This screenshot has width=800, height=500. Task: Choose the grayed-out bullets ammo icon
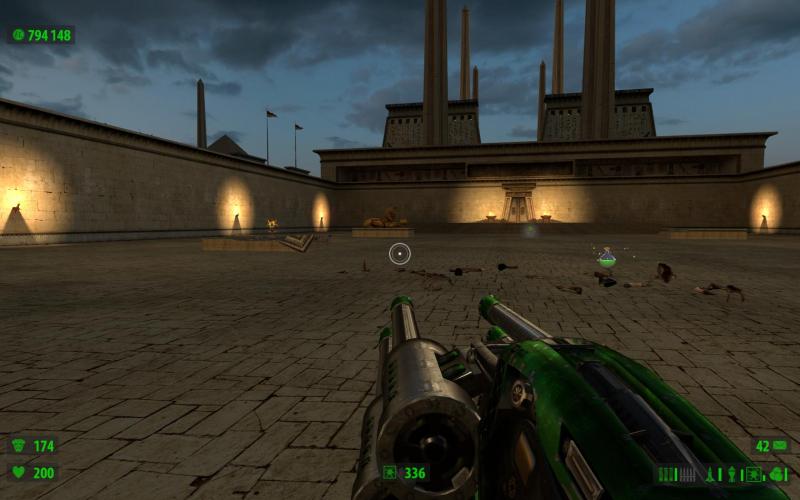coord(686,474)
